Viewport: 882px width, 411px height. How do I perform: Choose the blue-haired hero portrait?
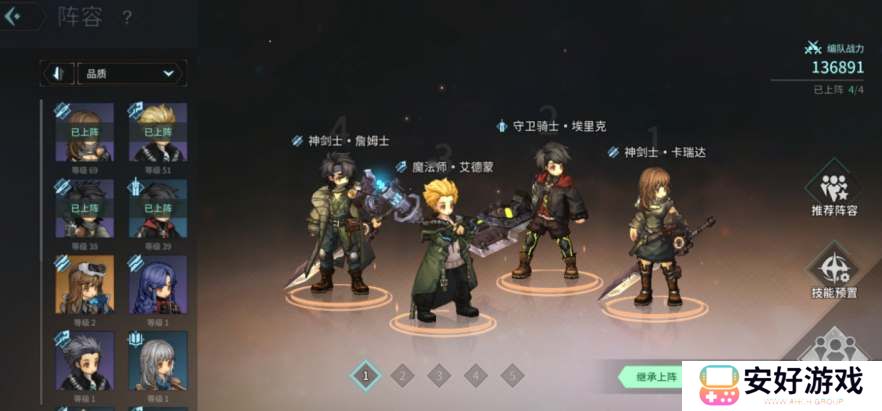click(157, 284)
